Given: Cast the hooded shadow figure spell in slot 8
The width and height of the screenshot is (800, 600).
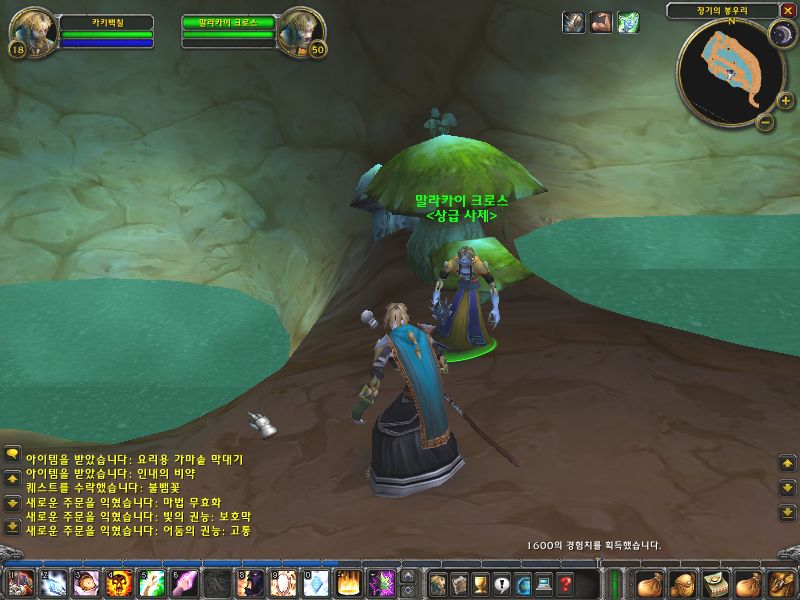Looking at the screenshot, I should [248, 583].
